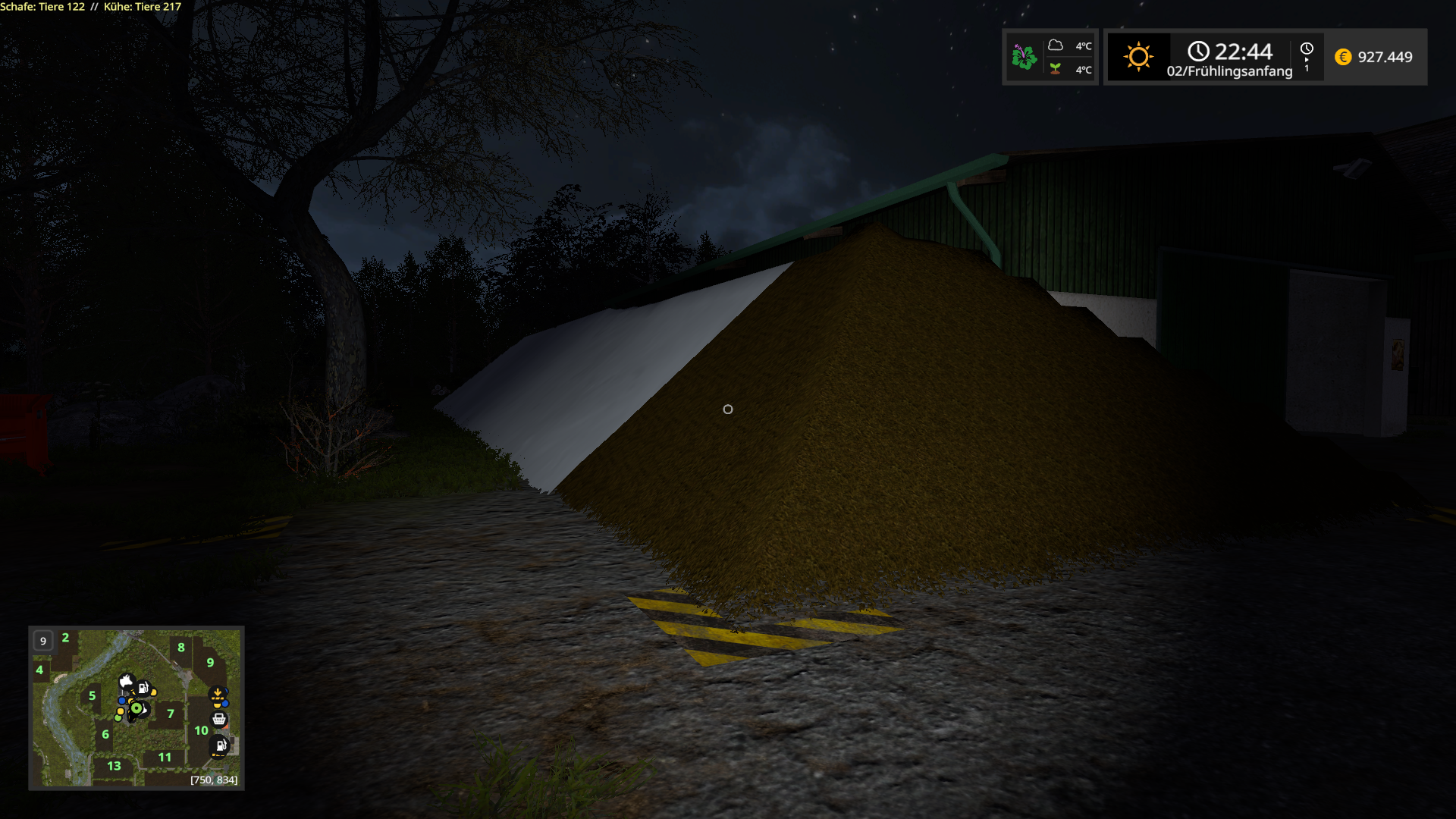Select the hibiscus season flower icon
This screenshot has width=1456, height=819.
pos(1025,57)
